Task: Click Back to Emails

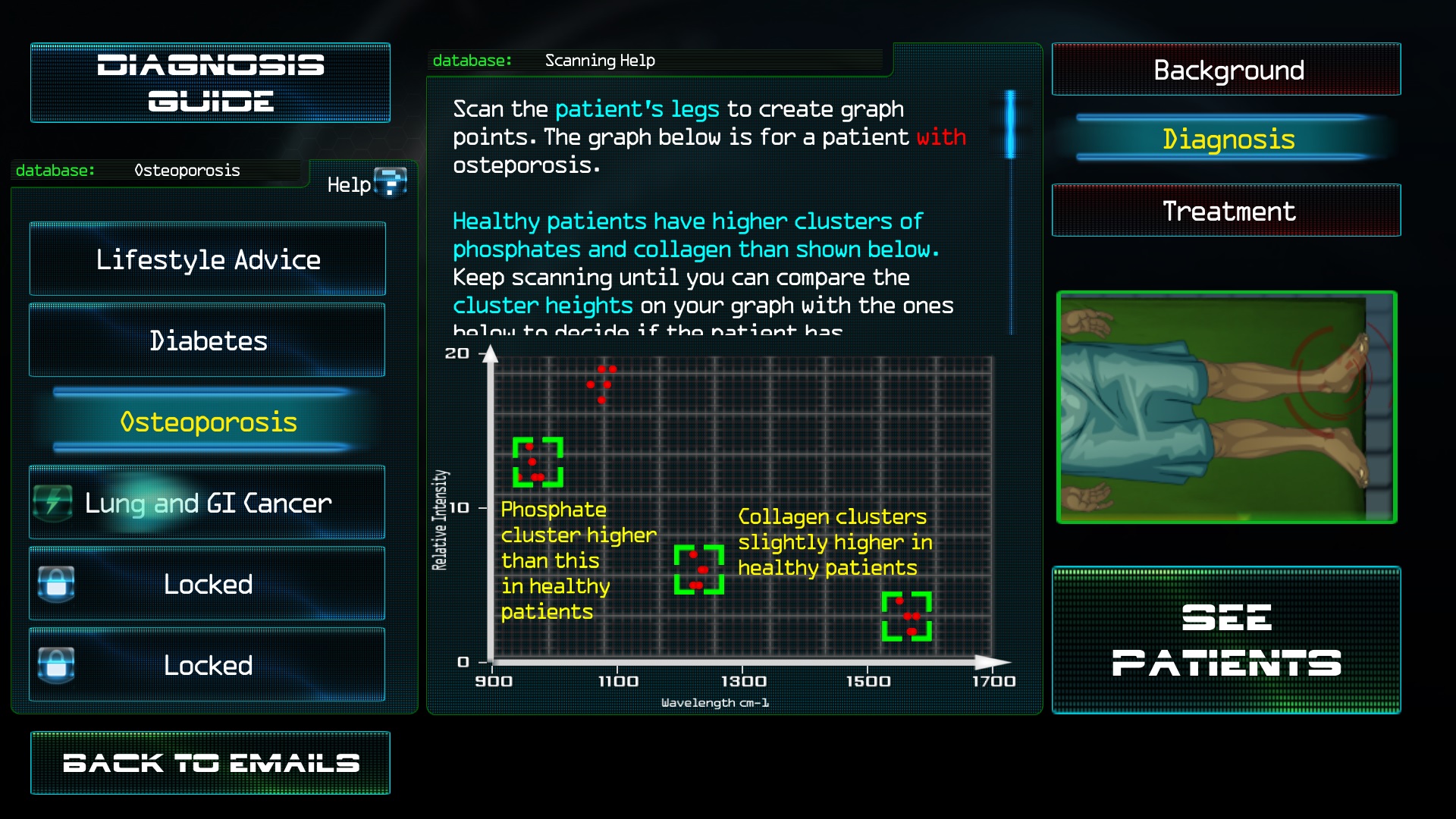Action: [210, 763]
